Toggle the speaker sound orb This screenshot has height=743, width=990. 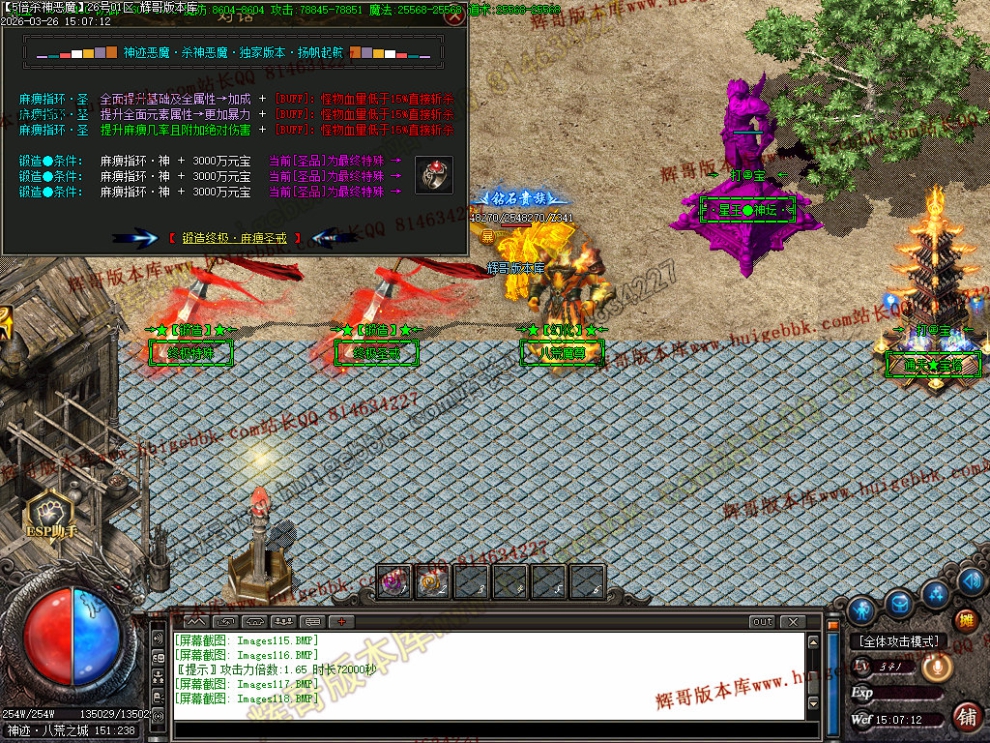coord(970,581)
